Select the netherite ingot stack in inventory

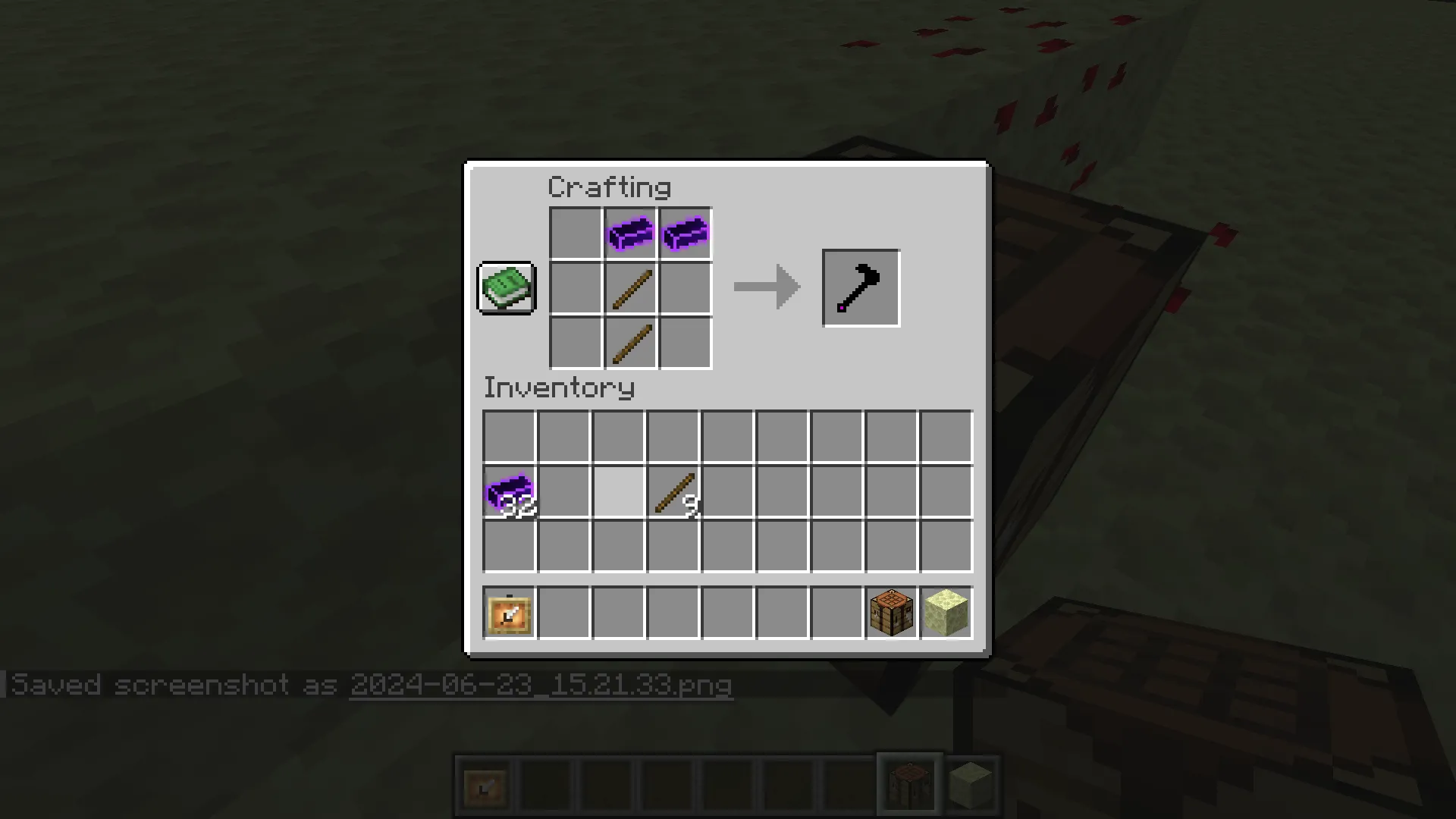pyautogui.click(x=508, y=493)
